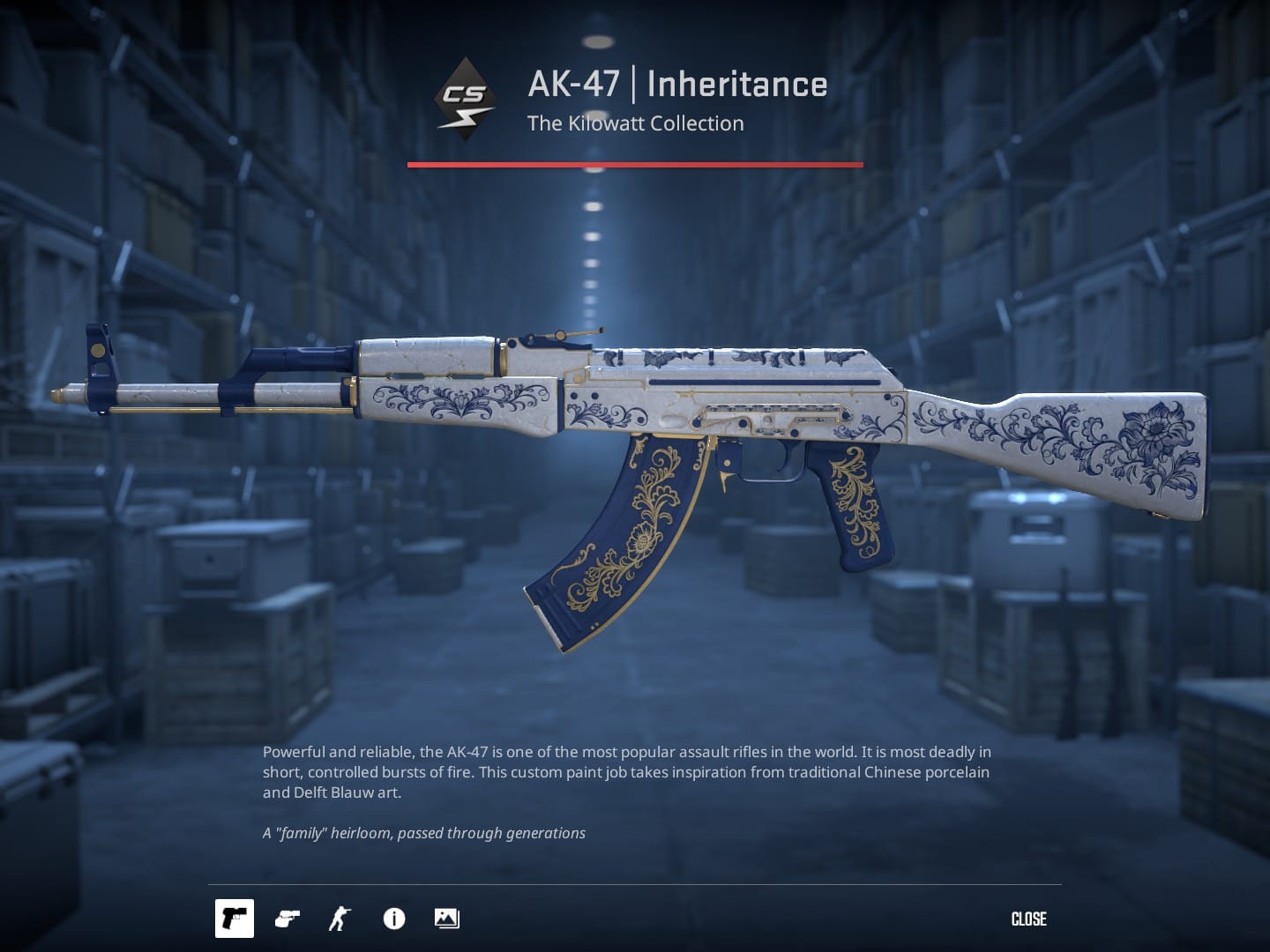The width and height of the screenshot is (1270, 952).
Task: Select the AK-47 | Inheritance title text
Action: (x=676, y=84)
